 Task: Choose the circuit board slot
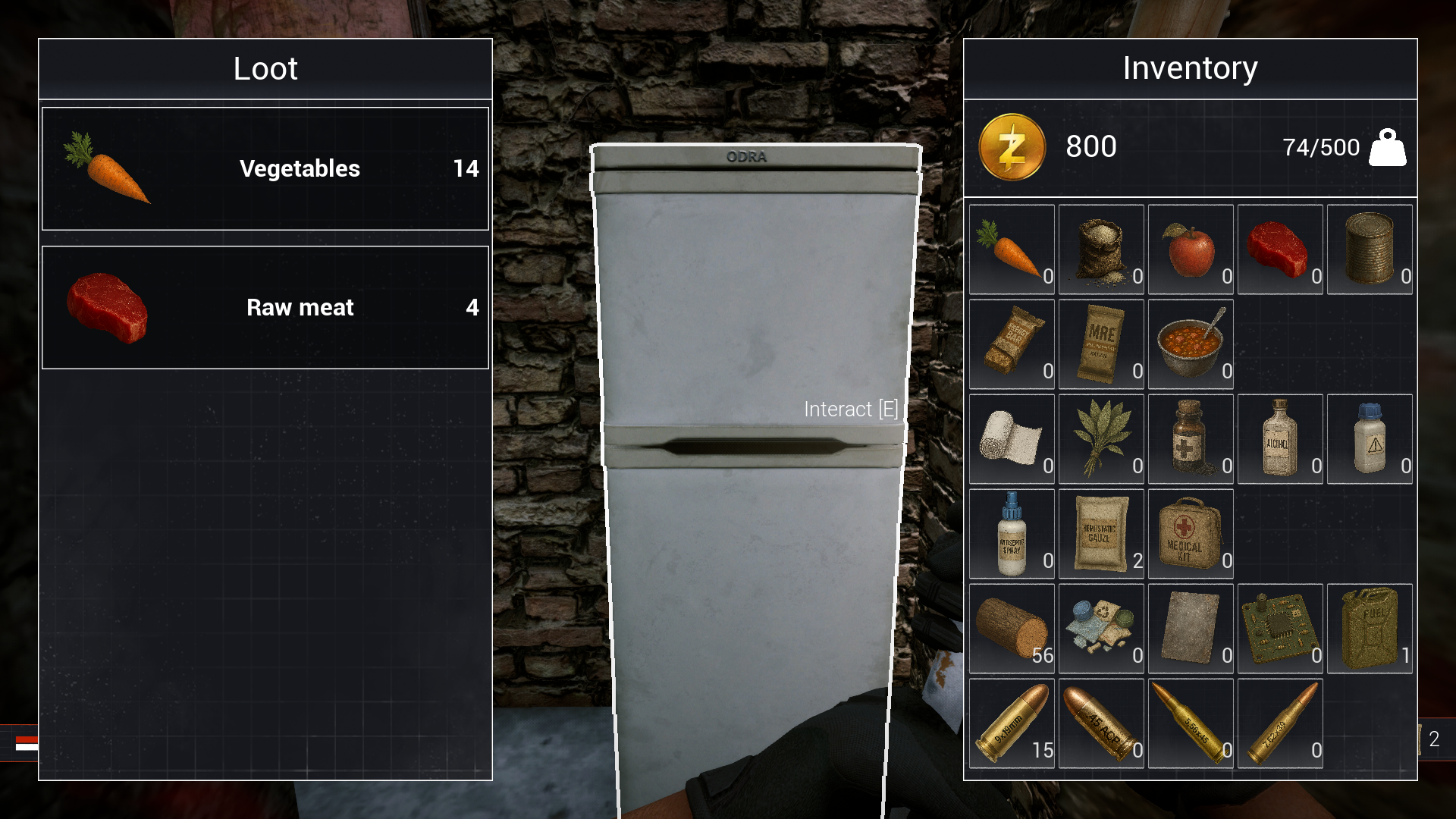[x=1280, y=629]
